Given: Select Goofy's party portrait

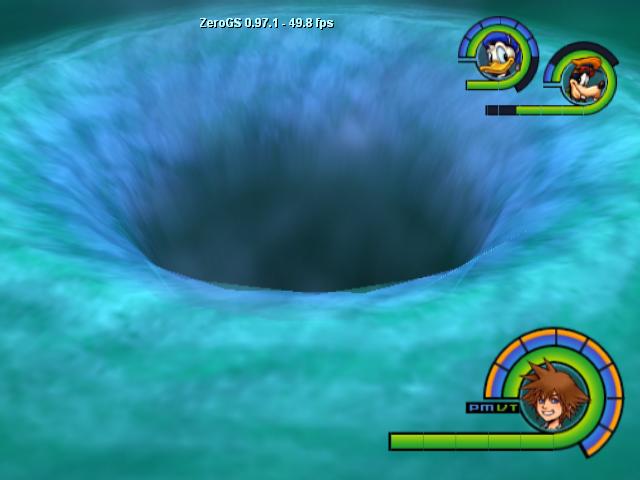Looking at the screenshot, I should pos(578,80).
